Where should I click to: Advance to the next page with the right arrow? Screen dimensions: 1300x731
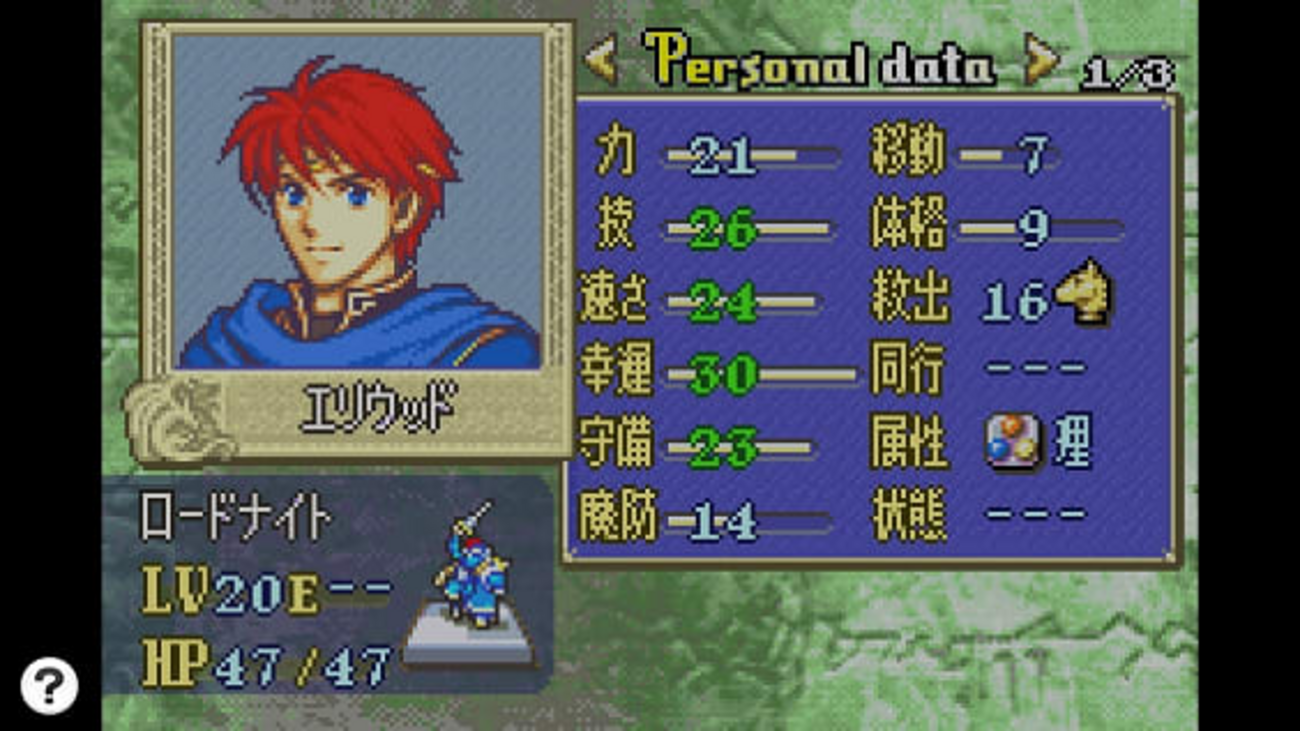pyautogui.click(x=1041, y=61)
